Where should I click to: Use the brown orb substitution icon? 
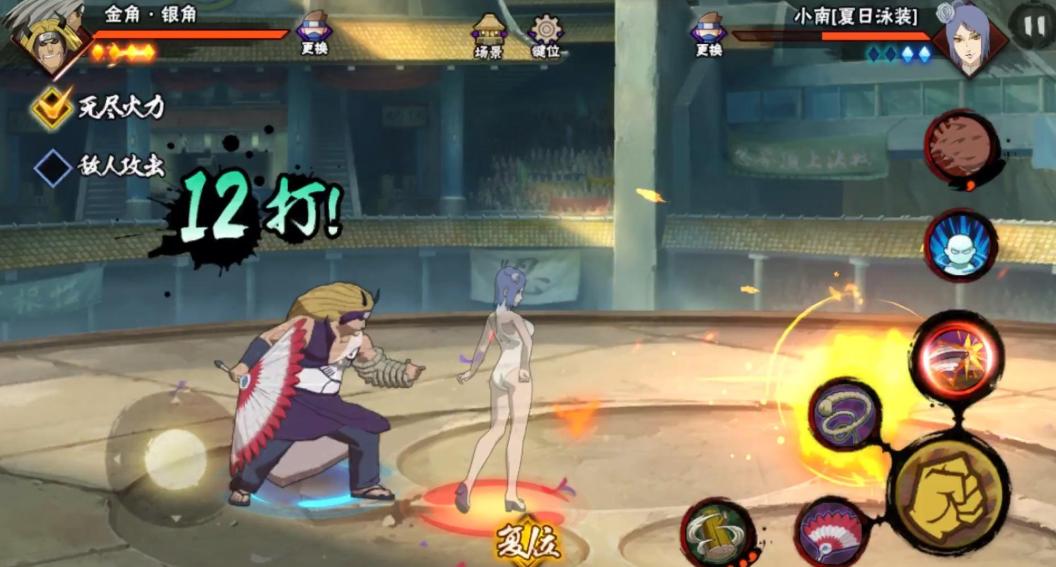pos(961,148)
